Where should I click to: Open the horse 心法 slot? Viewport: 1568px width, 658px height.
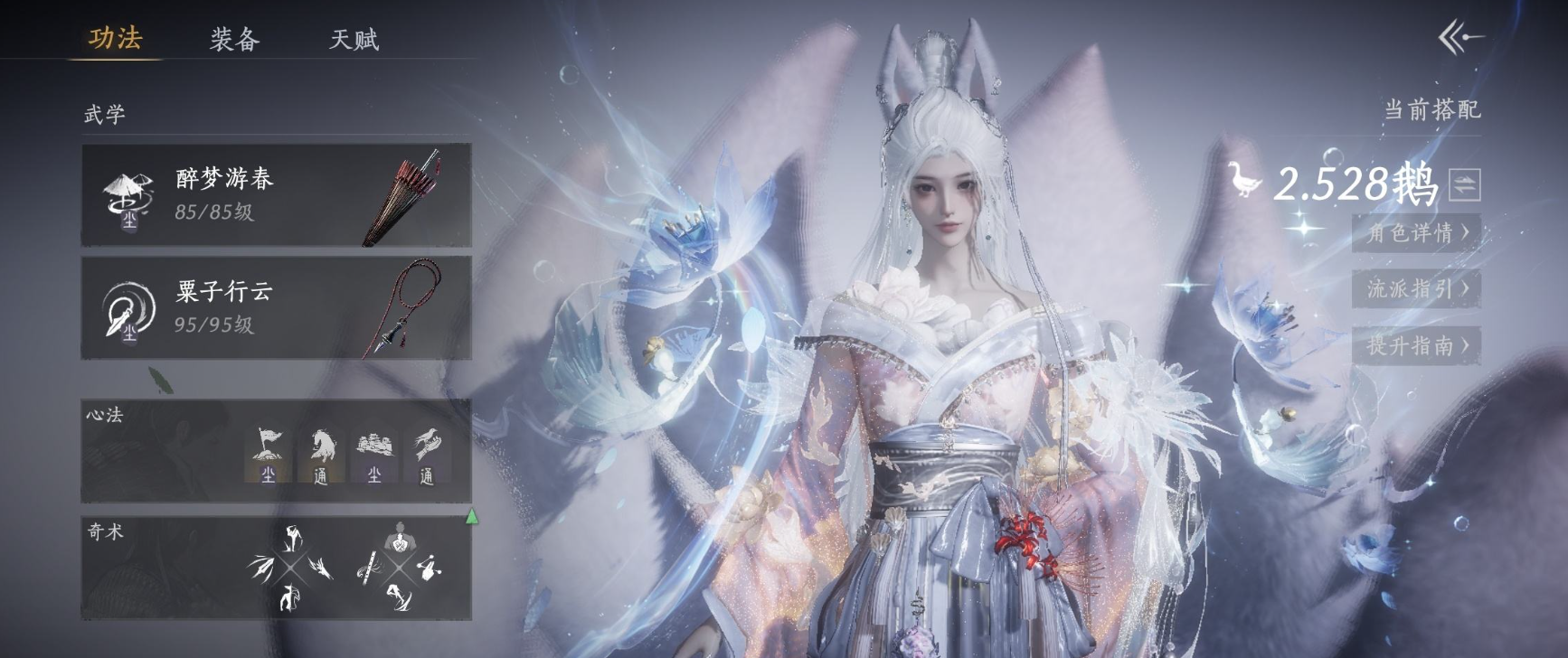[321, 455]
